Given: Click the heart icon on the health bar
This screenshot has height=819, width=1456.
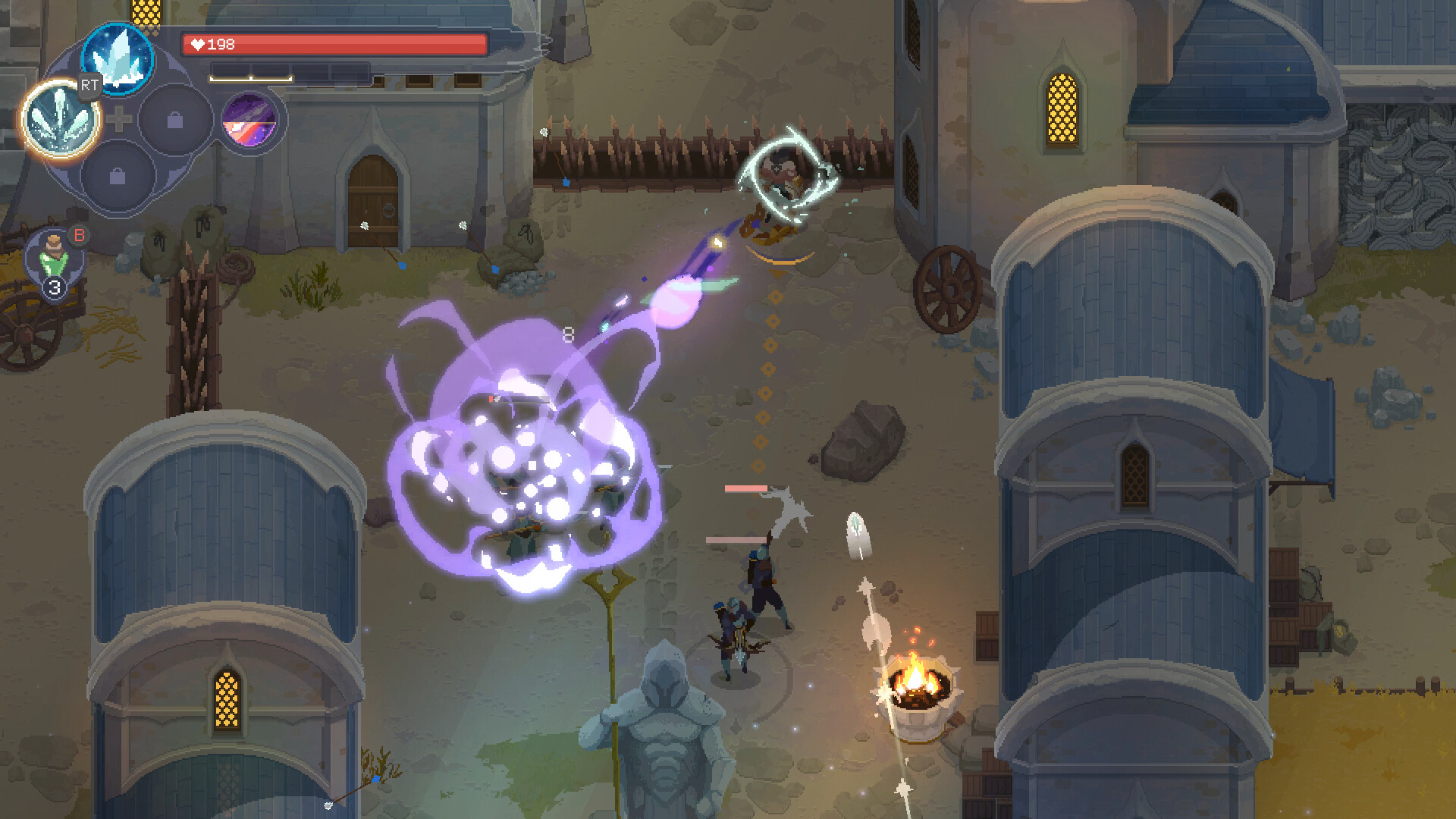Looking at the screenshot, I should tap(197, 44).
